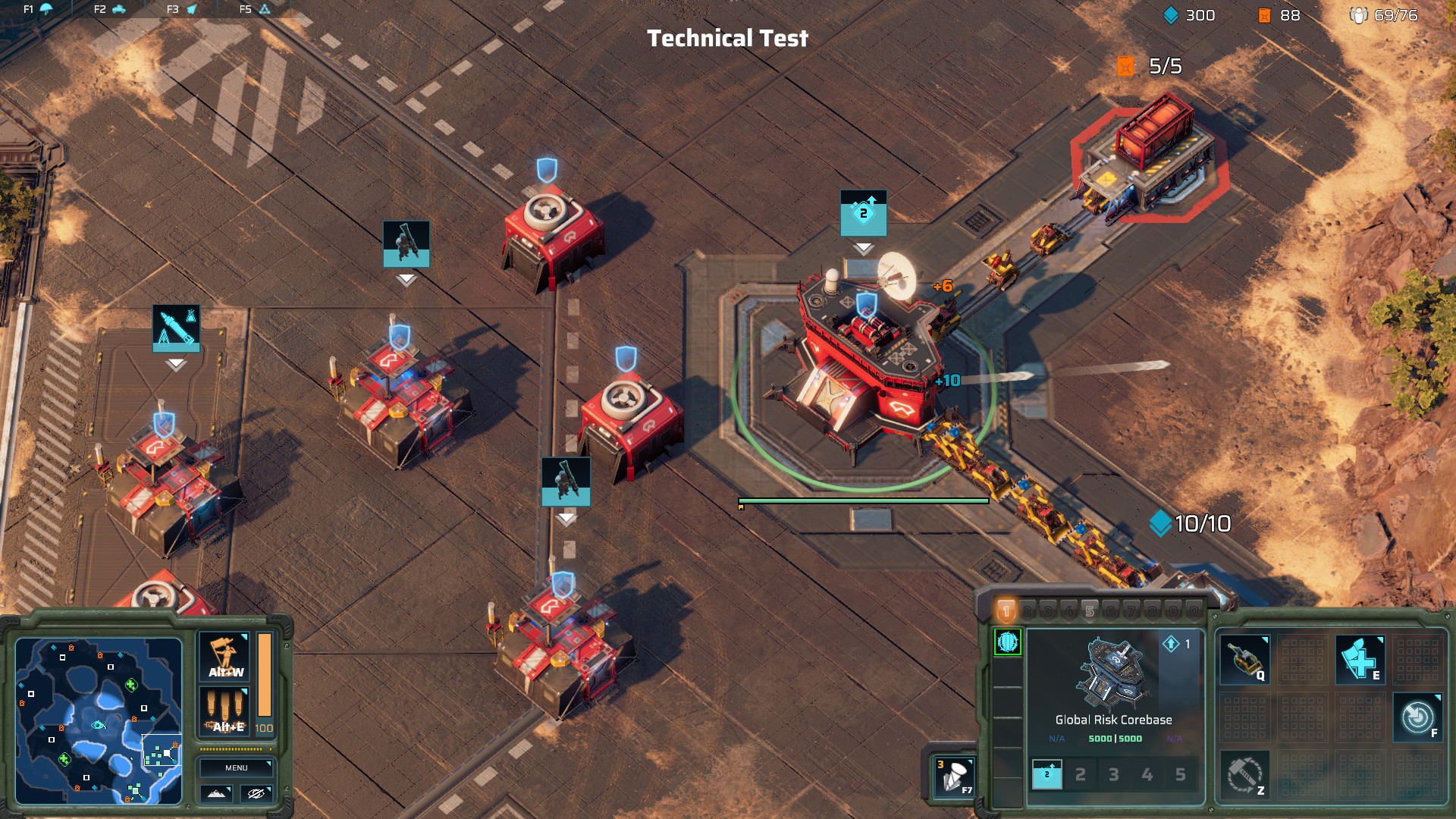Toggle the mountain terrain minimap view
Screen dimensions: 1456x819
coord(216,793)
